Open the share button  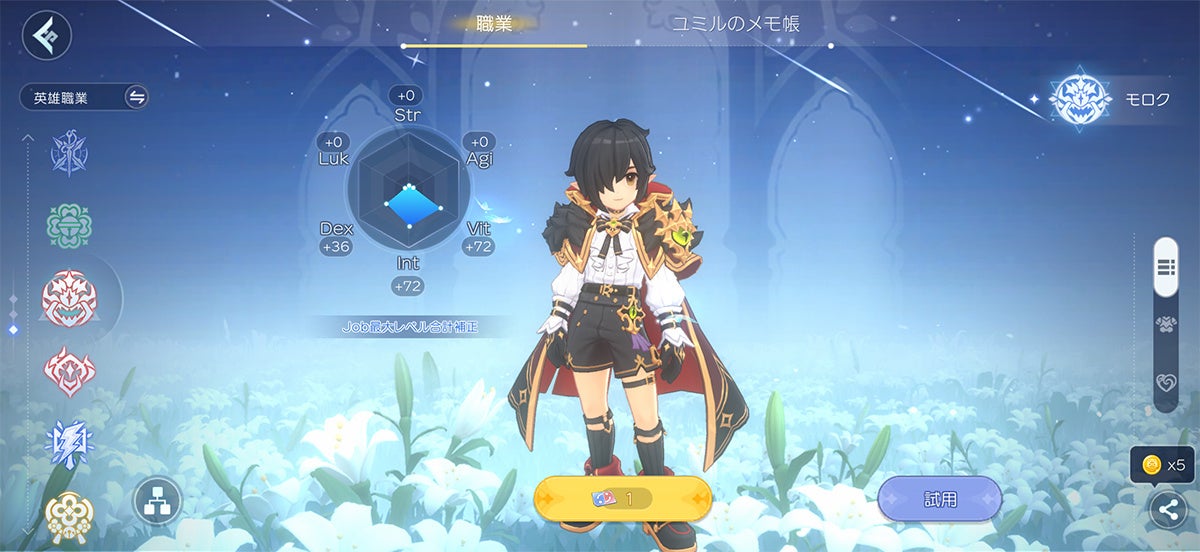tap(1167, 510)
